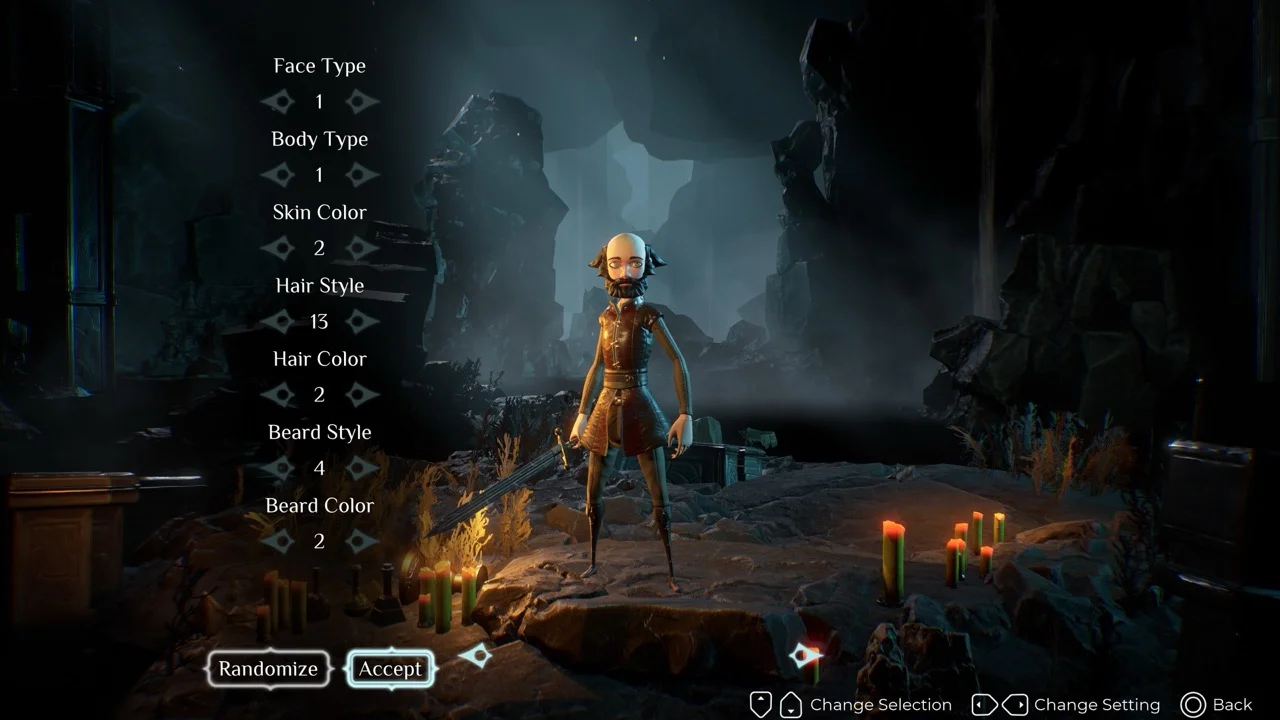Rotate character with the right arrow below

805,656
